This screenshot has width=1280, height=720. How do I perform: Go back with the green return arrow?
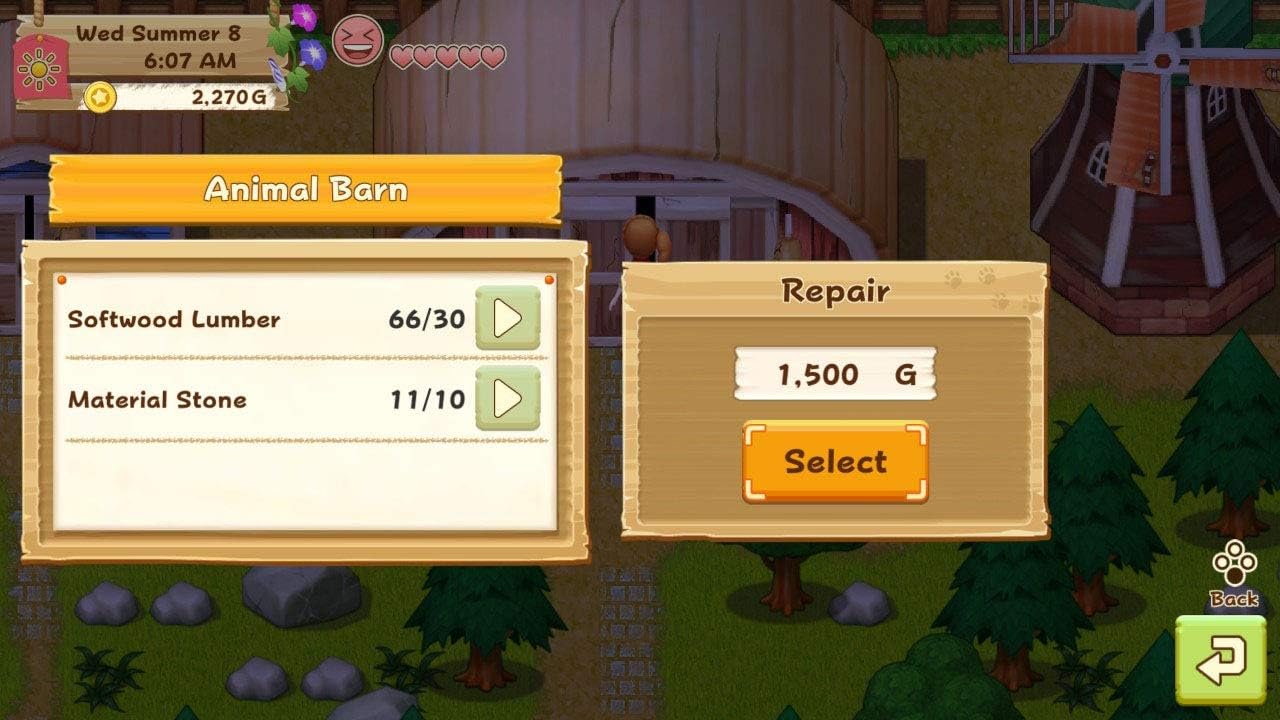click(1220, 660)
